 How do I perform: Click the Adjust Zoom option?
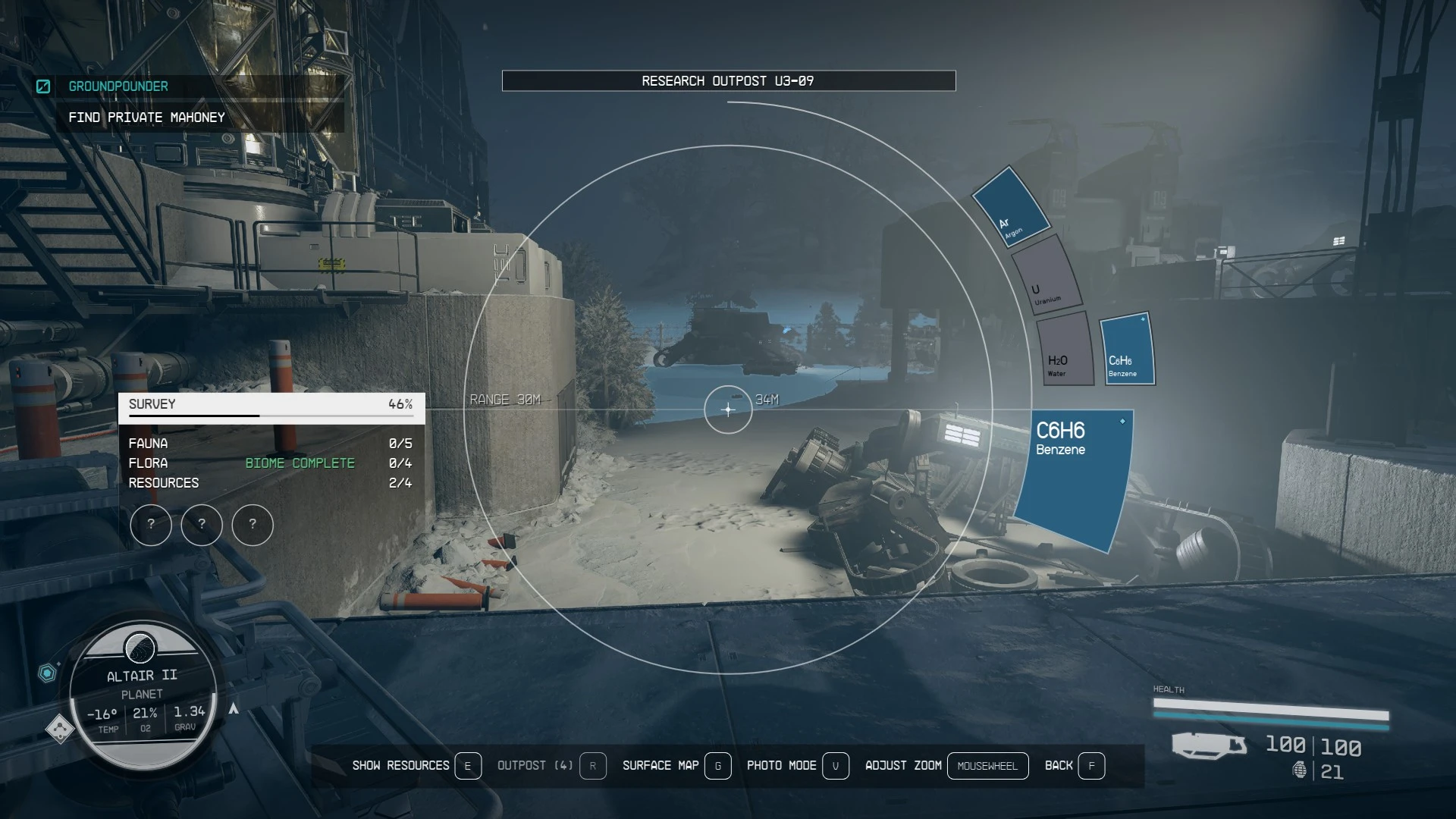point(946,766)
